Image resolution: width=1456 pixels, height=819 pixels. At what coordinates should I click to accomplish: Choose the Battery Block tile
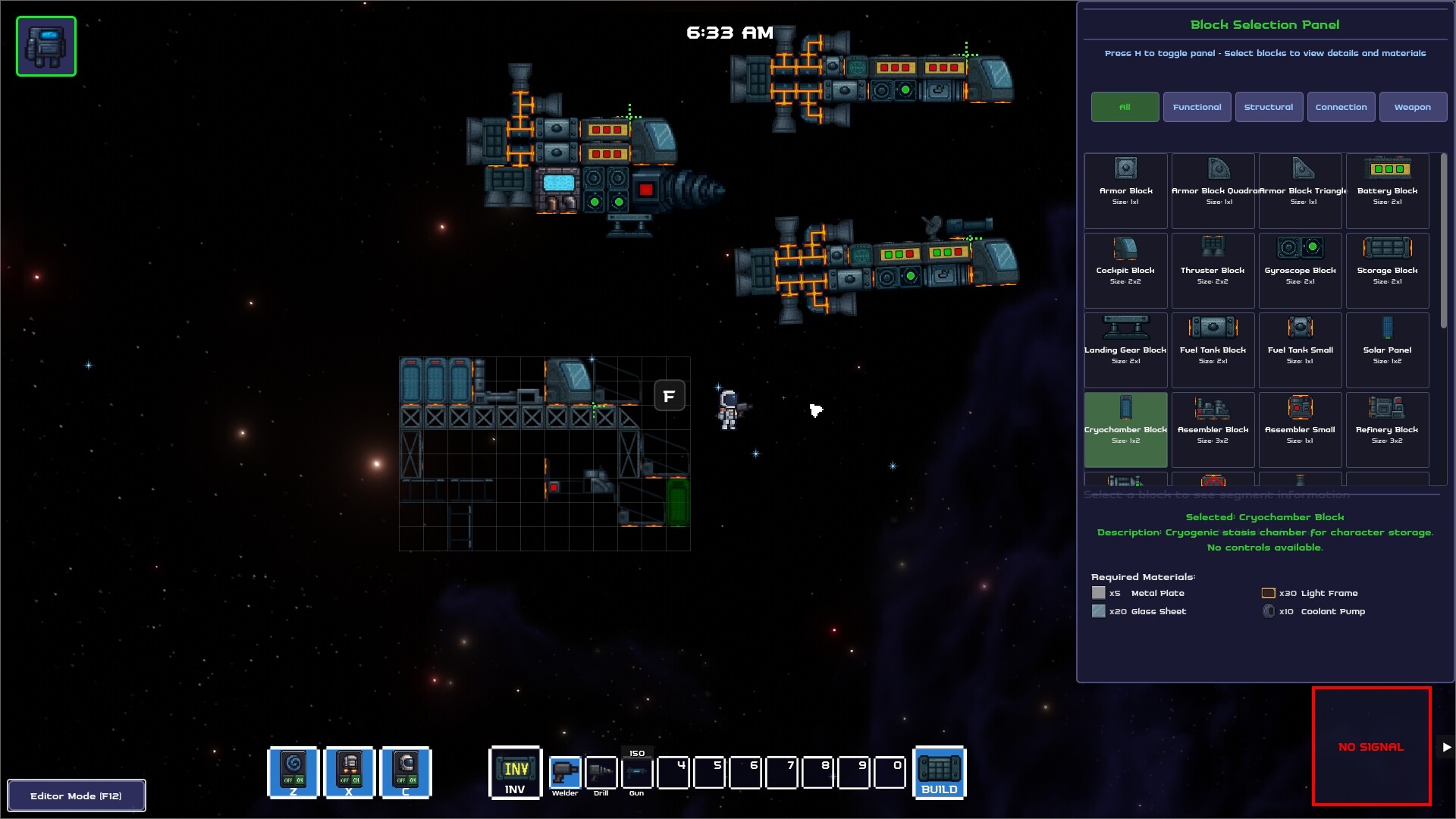tap(1387, 190)
